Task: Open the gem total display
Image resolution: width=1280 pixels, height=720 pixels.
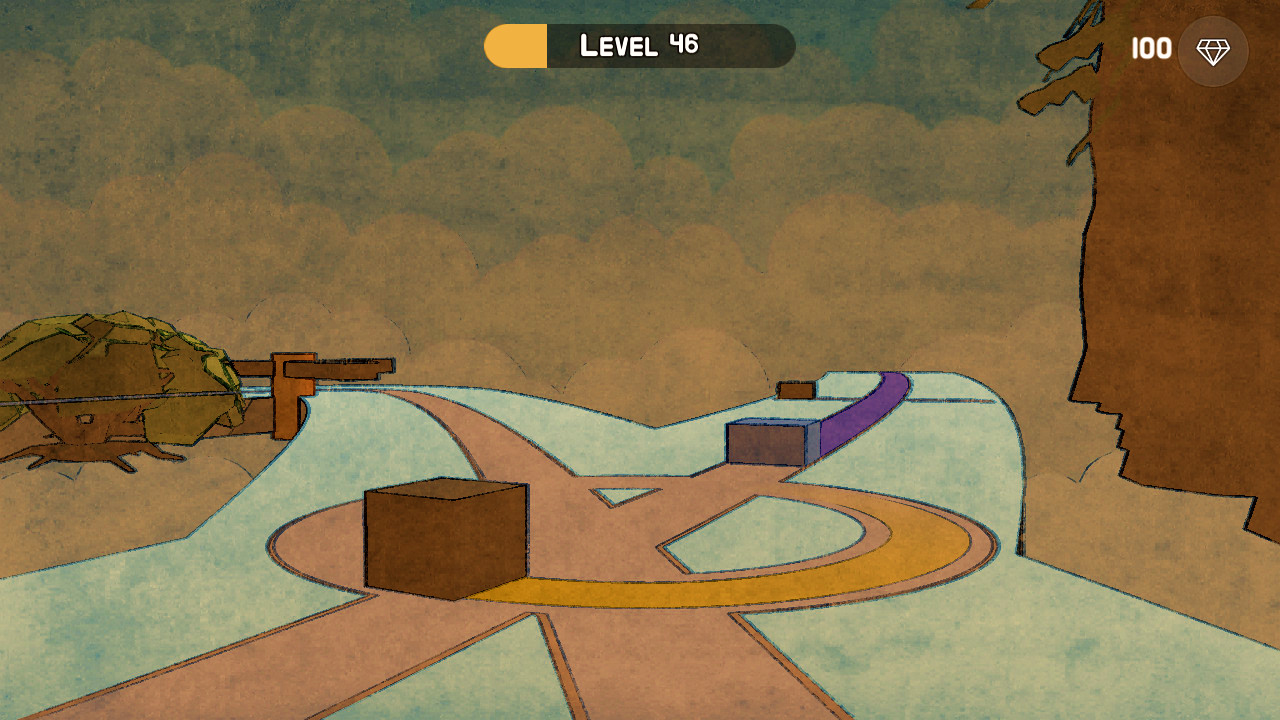Action: click(x=1180, y=48)
